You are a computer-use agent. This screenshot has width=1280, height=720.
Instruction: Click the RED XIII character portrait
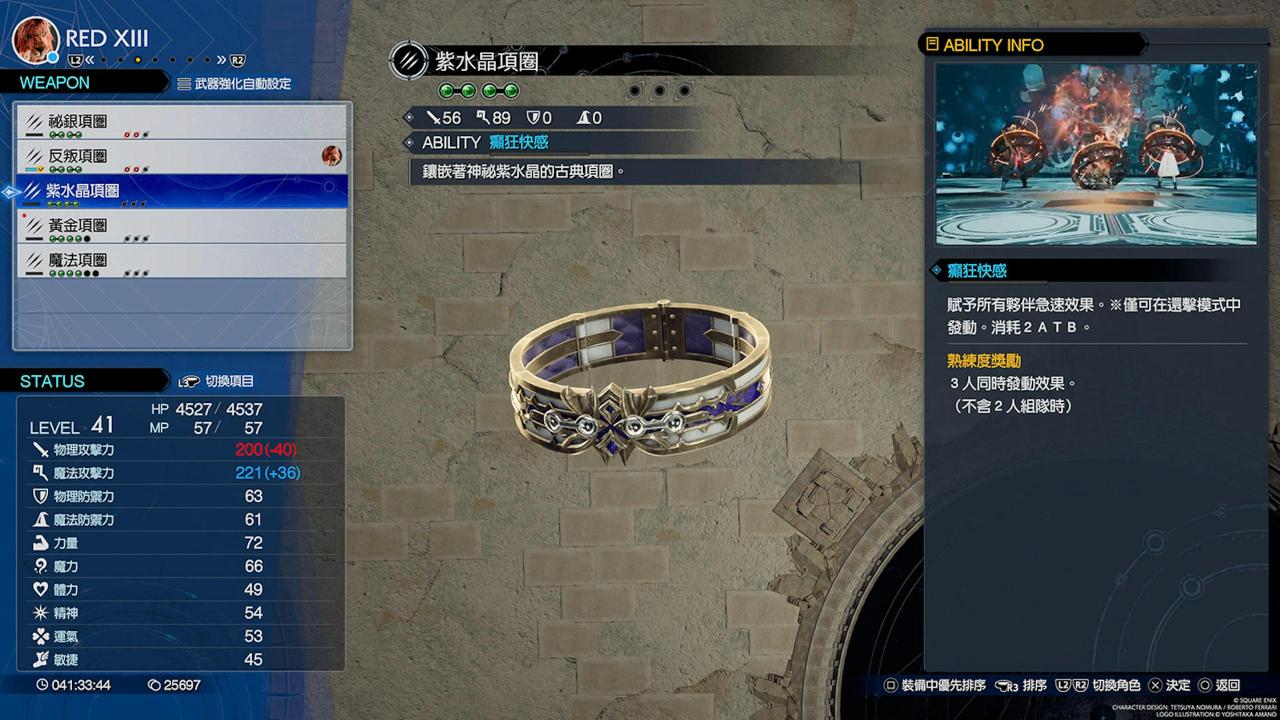pos(34,40)
